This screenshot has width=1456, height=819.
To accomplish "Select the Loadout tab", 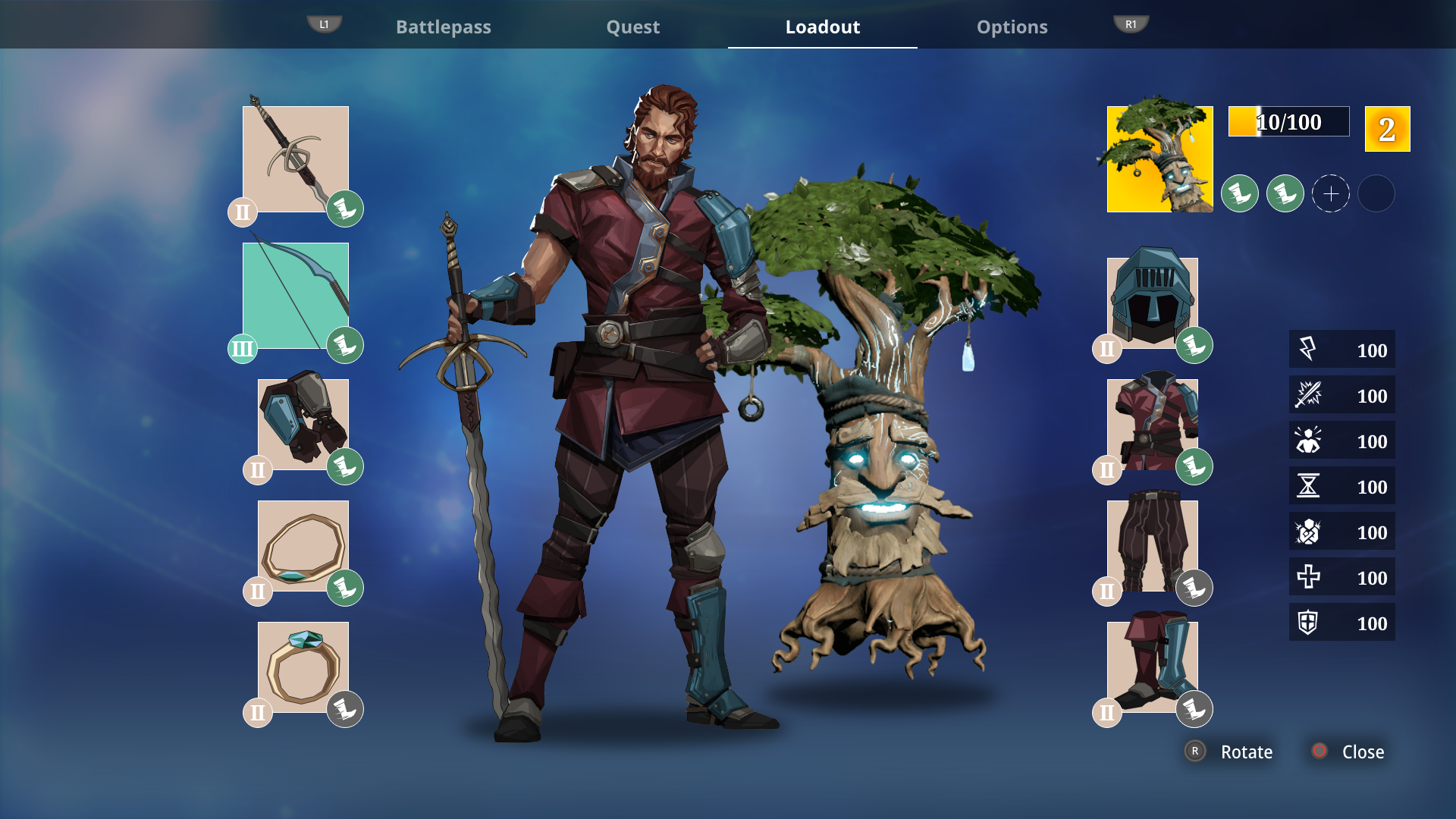I will (822, 27).
